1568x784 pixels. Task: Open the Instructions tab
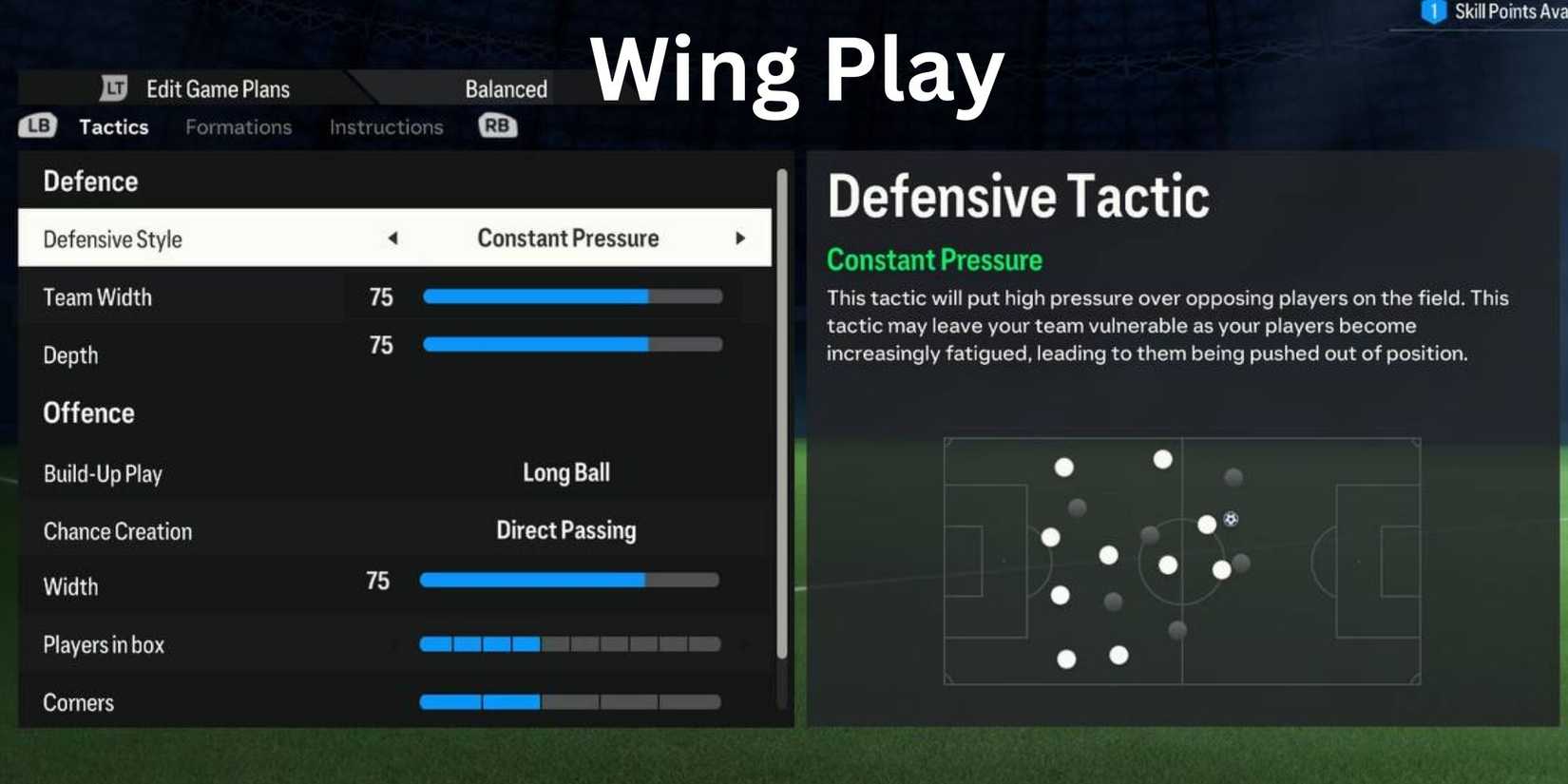pos(385,126)
